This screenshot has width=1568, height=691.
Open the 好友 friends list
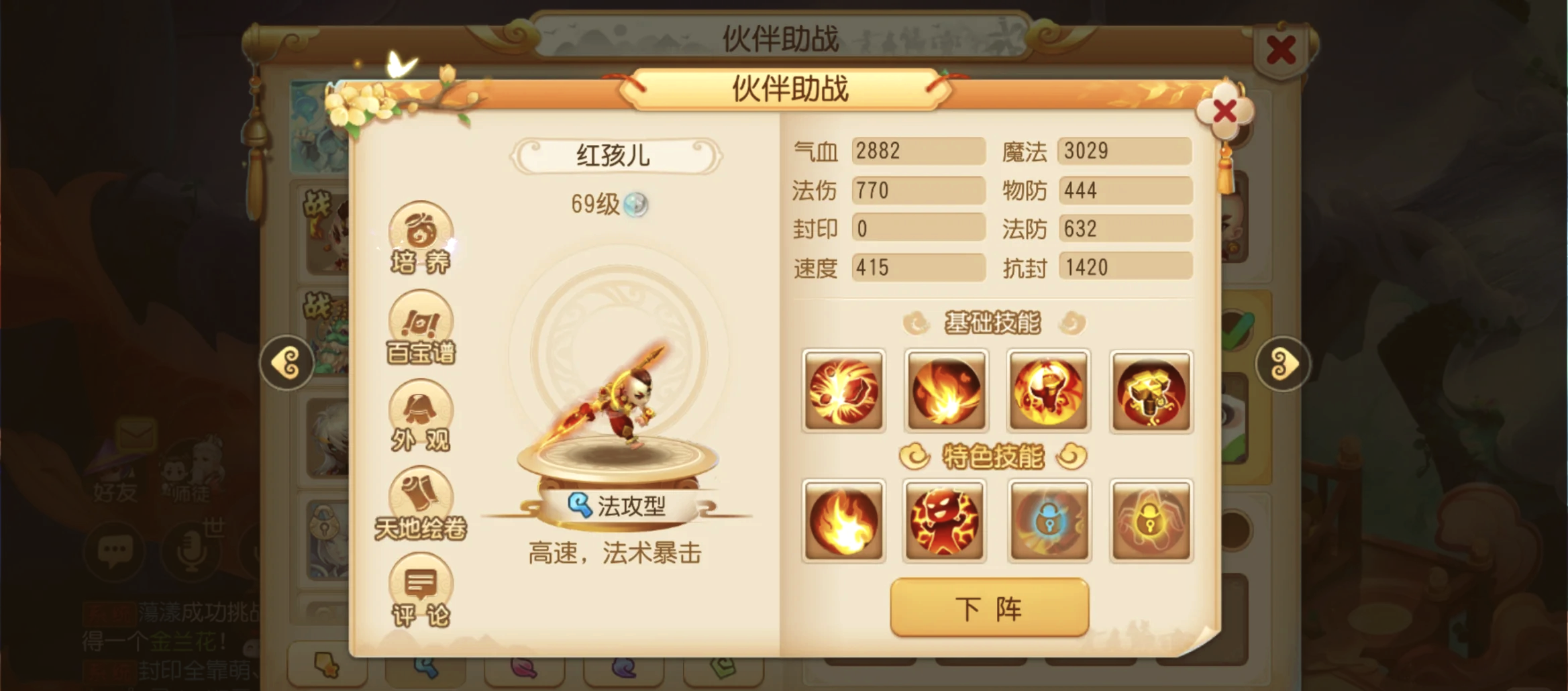click(x=114, y=479)
